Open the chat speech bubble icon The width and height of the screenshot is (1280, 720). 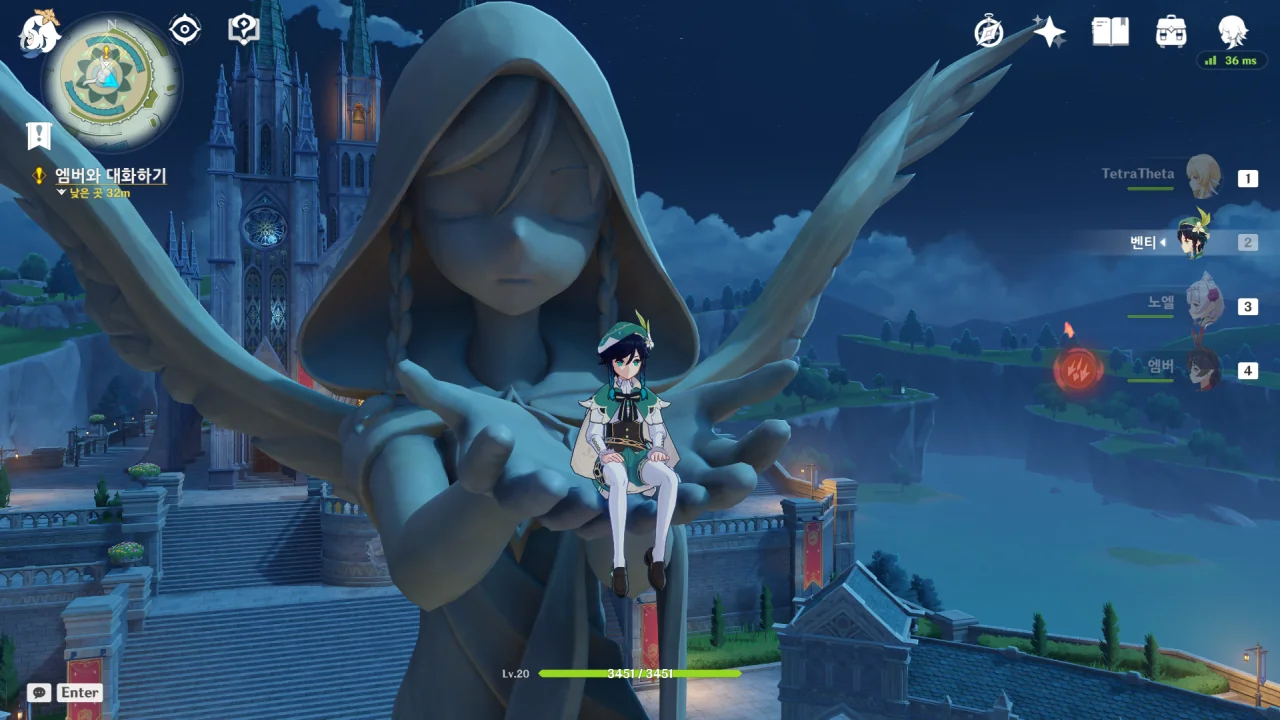tap(39, 692)
